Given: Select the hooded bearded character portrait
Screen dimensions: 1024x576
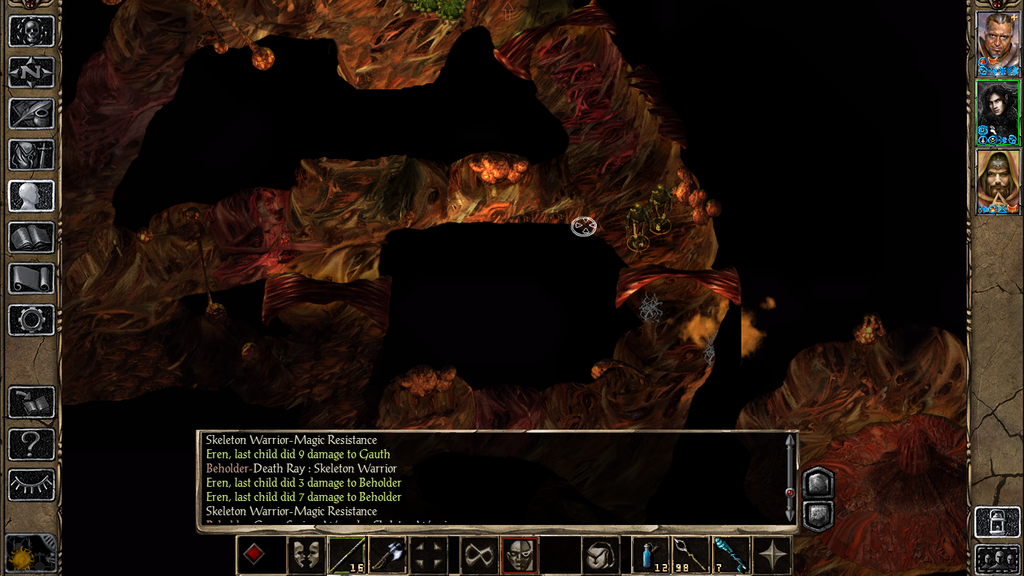Looking at the screenshot, I should 997,181.
